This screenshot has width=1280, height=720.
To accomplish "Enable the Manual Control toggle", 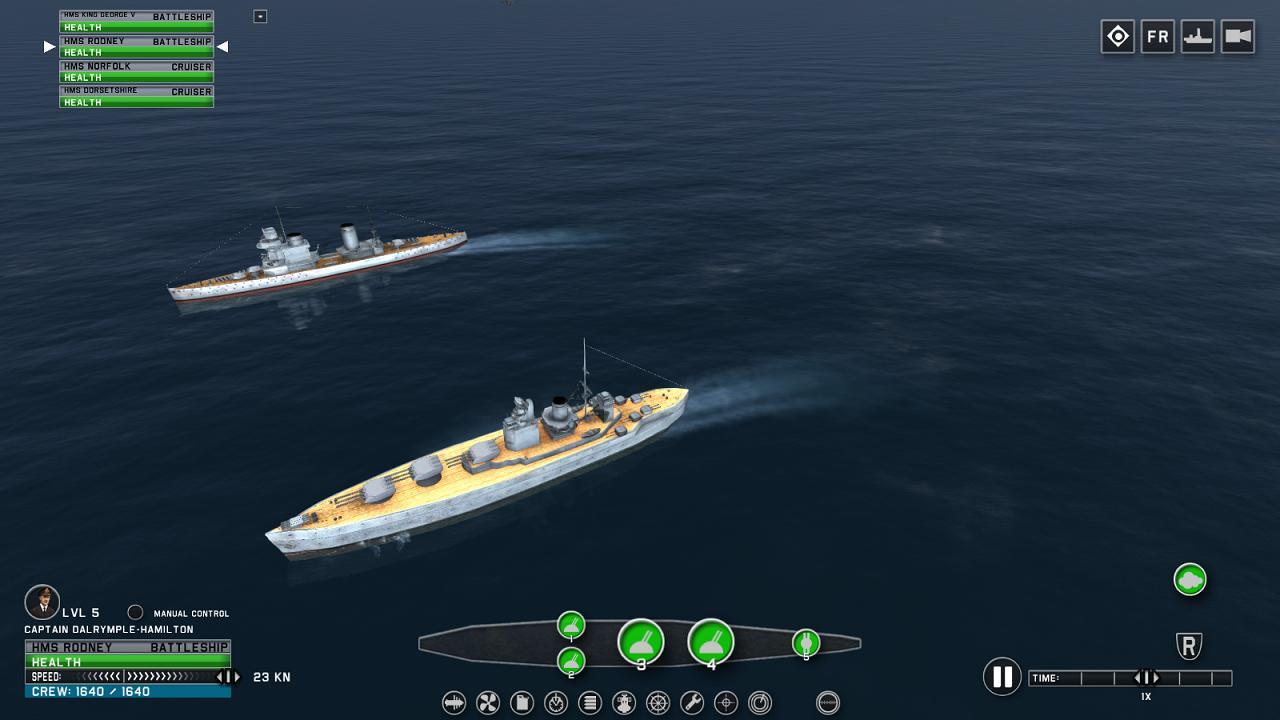I will [x=135, y=613].
